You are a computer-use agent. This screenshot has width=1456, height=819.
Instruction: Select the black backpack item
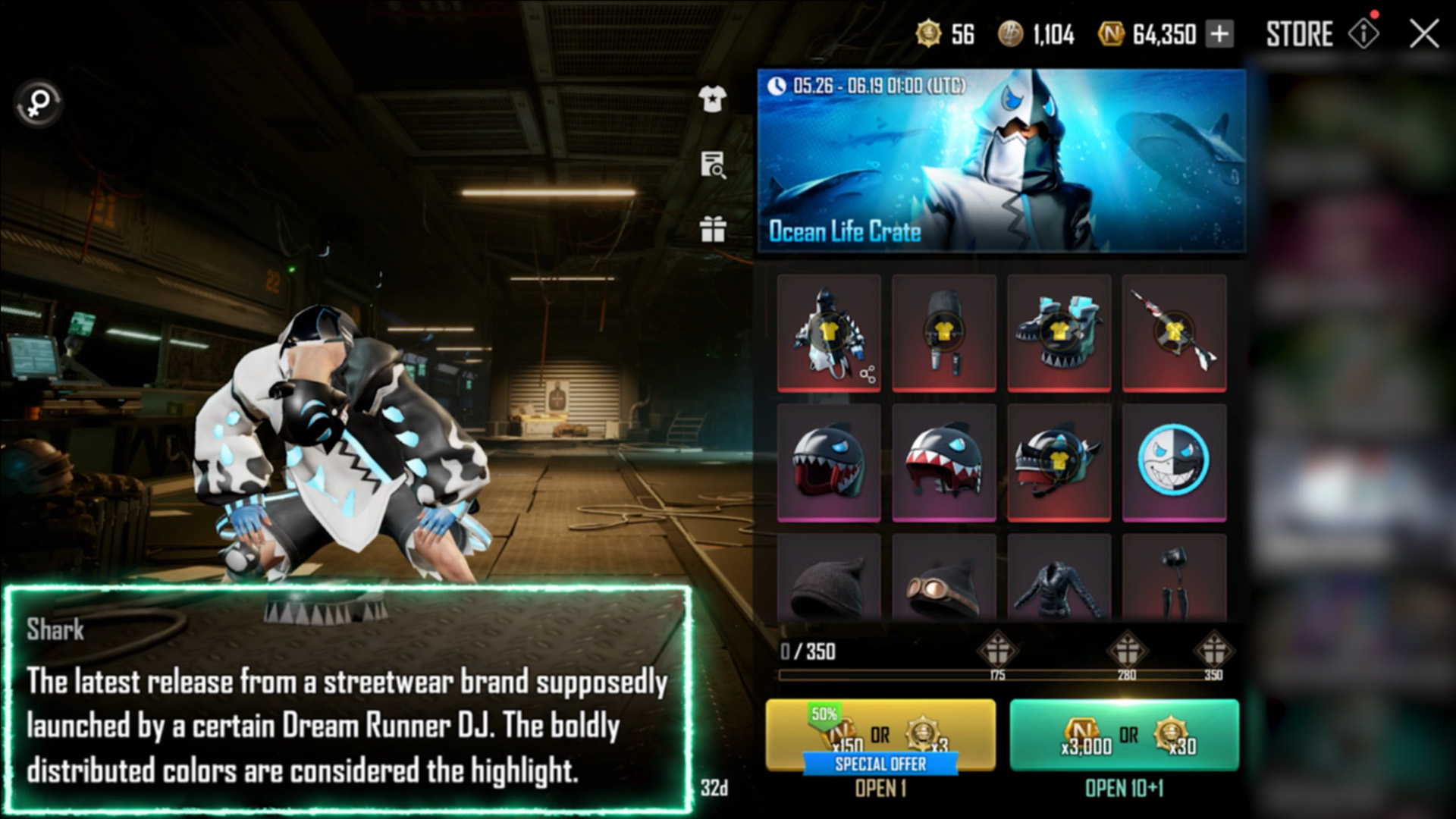[x=943, y=333]
